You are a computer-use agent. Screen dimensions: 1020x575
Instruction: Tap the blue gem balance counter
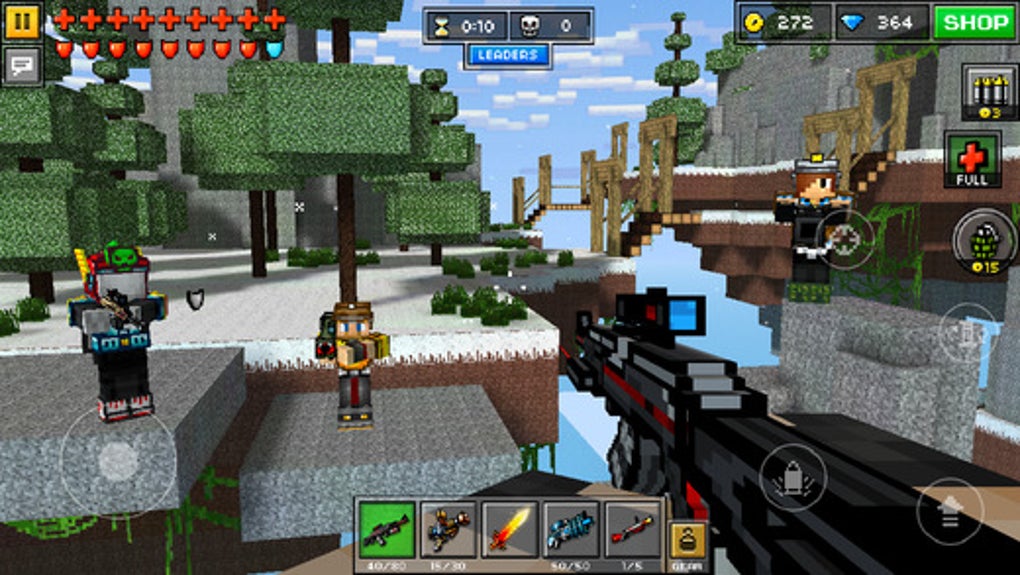click(x=880, y=22)
